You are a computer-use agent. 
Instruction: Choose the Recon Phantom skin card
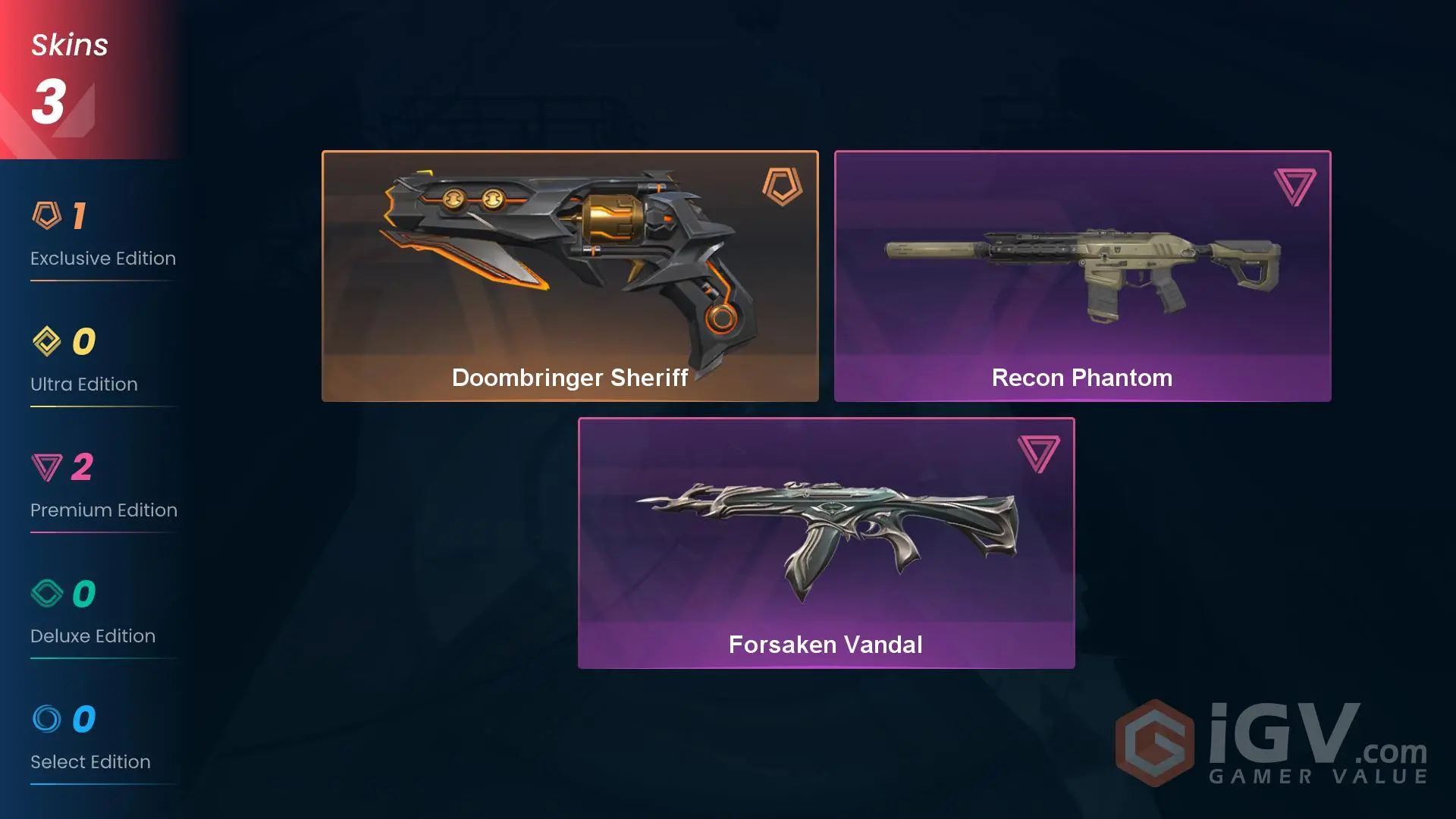(1082, 276)
